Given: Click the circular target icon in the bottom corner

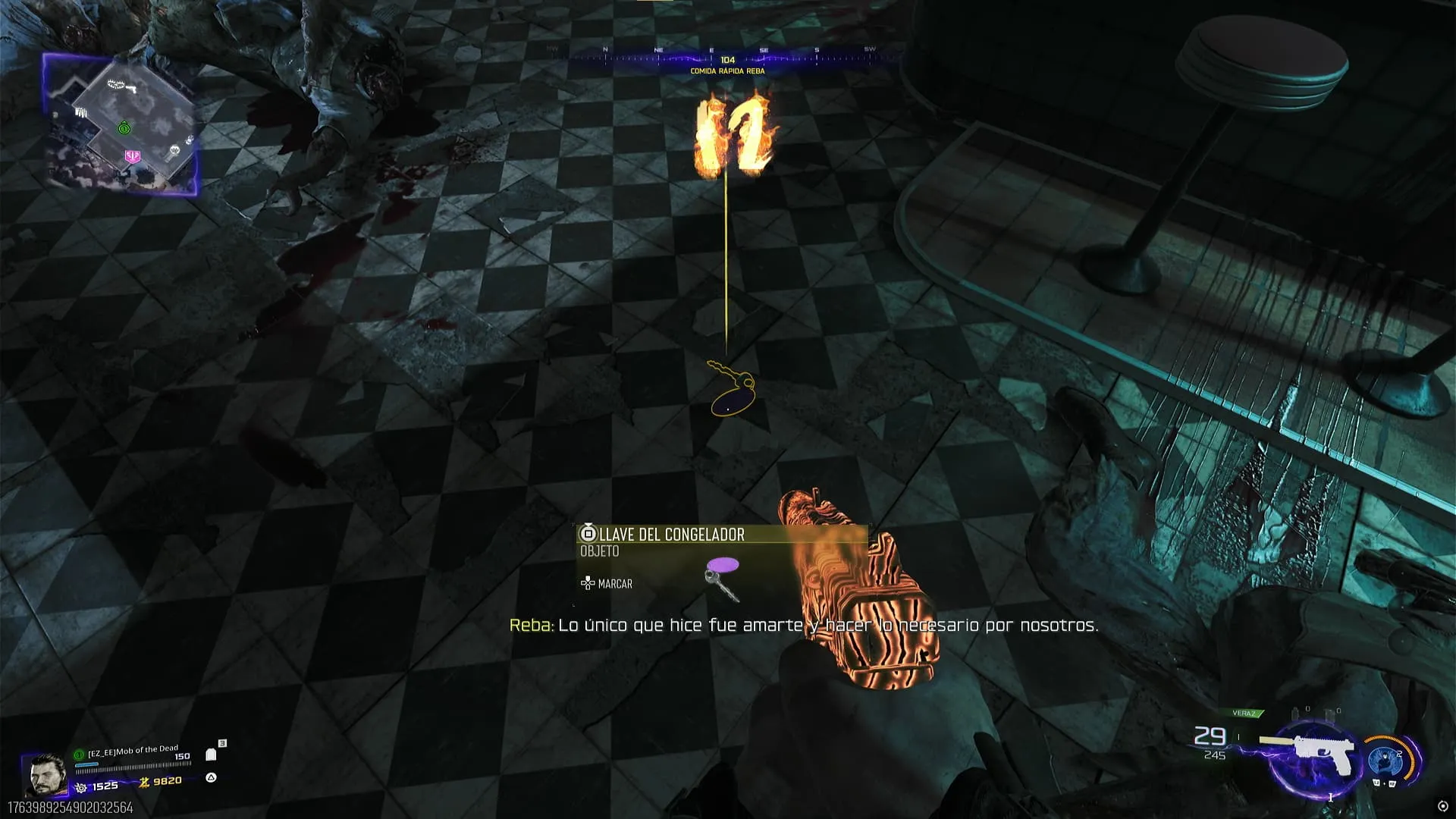Looking at the screenshot, I should click(1442, 806).
